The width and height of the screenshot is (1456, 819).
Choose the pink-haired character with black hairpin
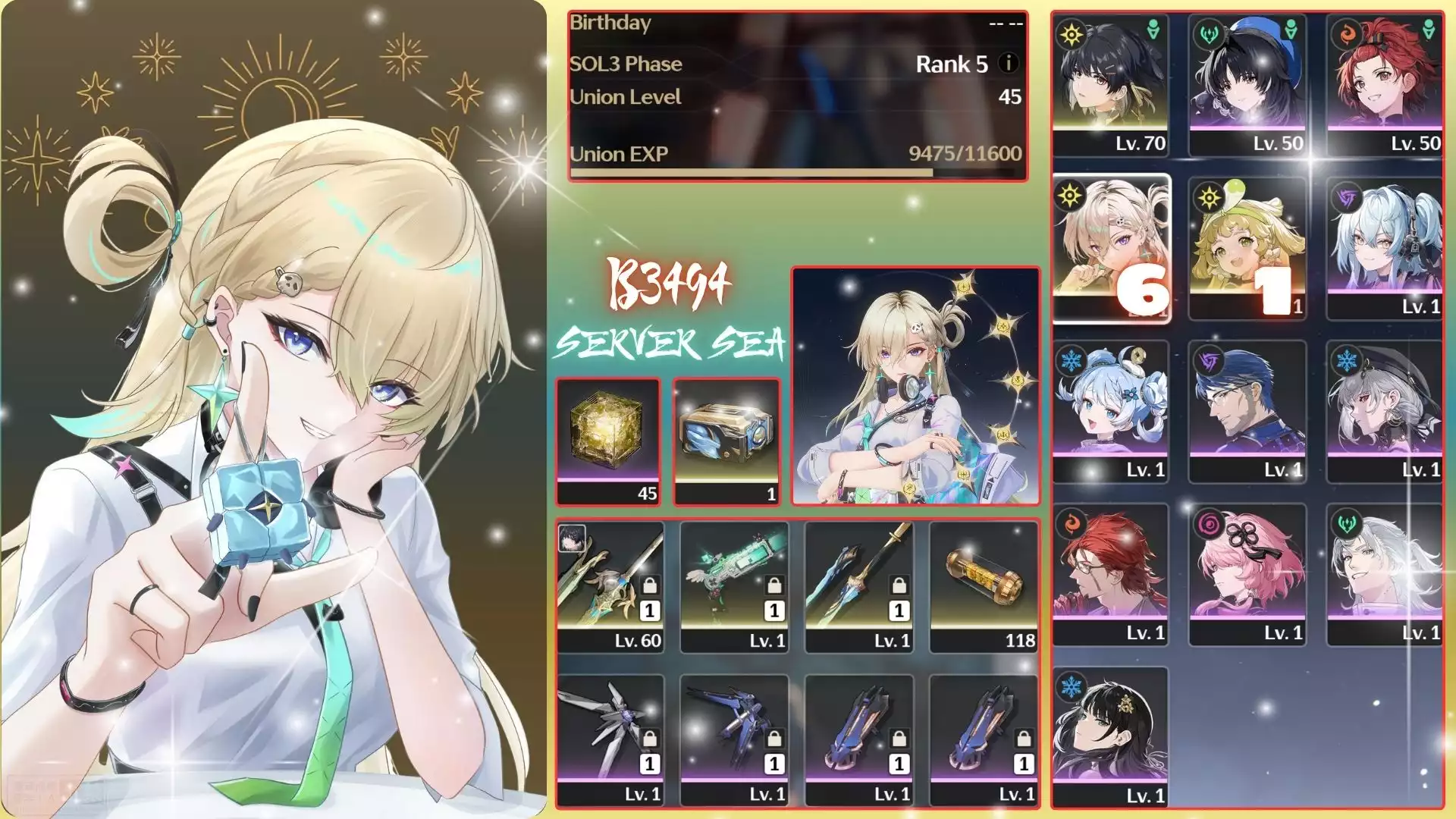click(1247, 575)
